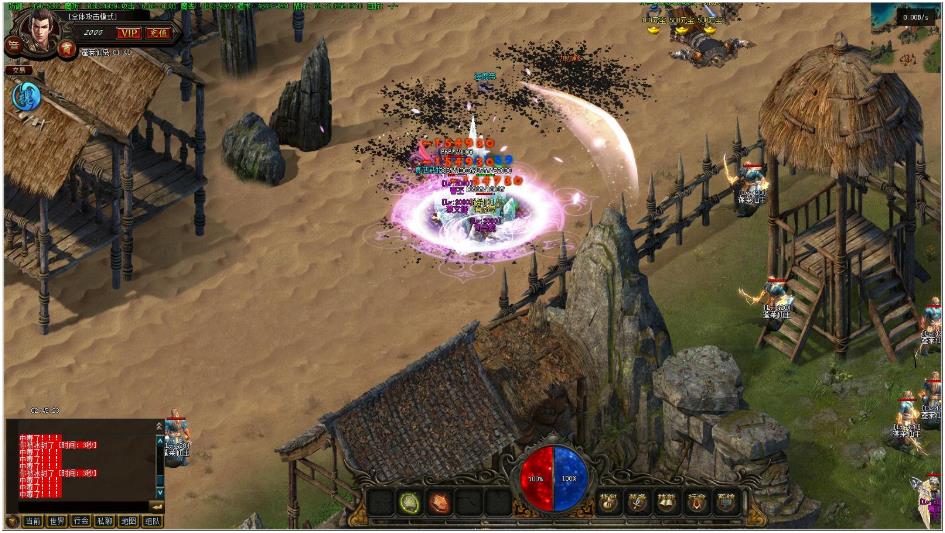945x533 pixels.
Task: Click the round gold emblem beside portrait
Action: click(67, 48)
